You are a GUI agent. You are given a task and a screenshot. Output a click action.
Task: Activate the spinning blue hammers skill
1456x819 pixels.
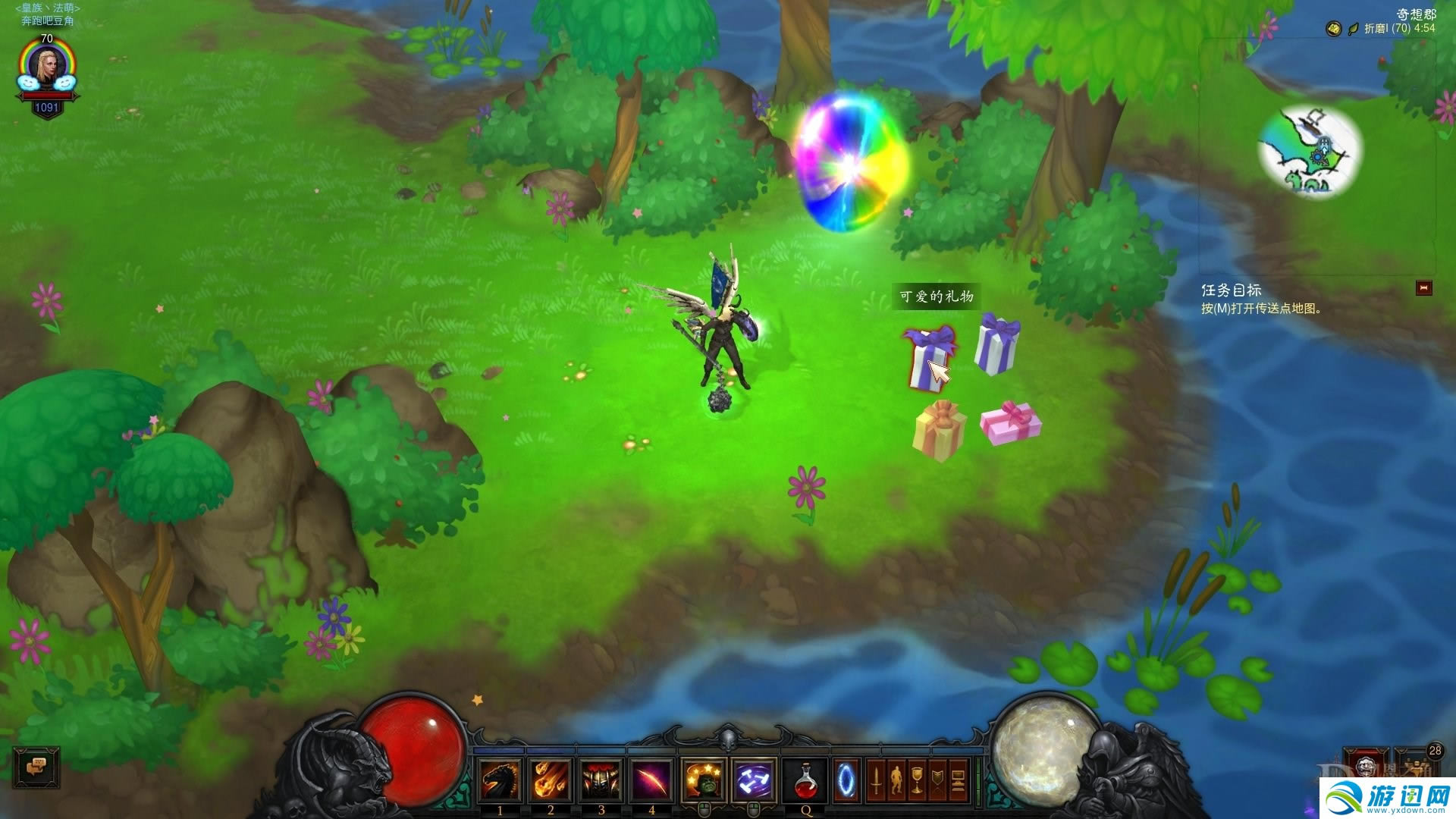[x=754, y=780]
